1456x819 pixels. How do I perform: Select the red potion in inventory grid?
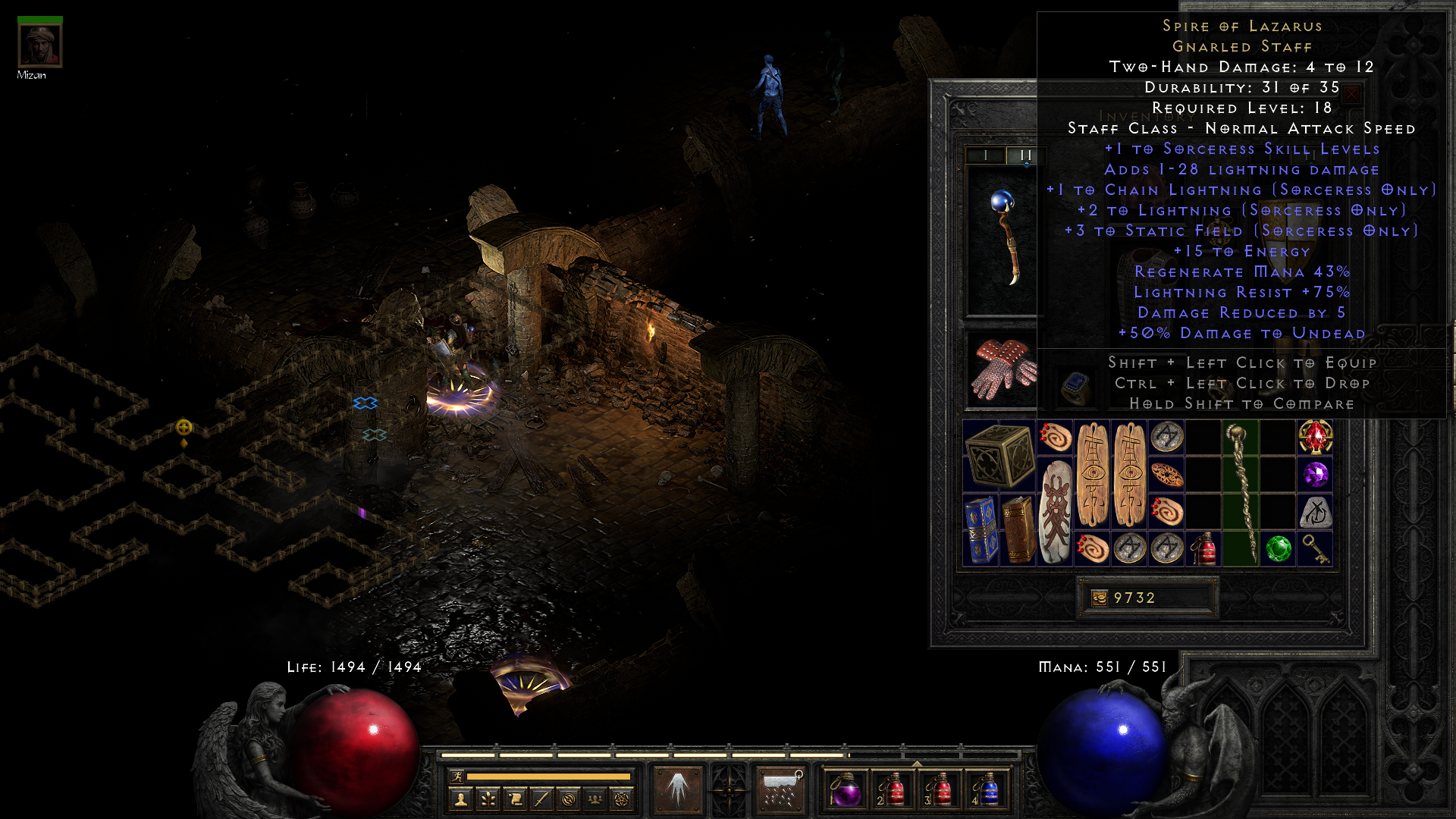(x=1203, y=548)
